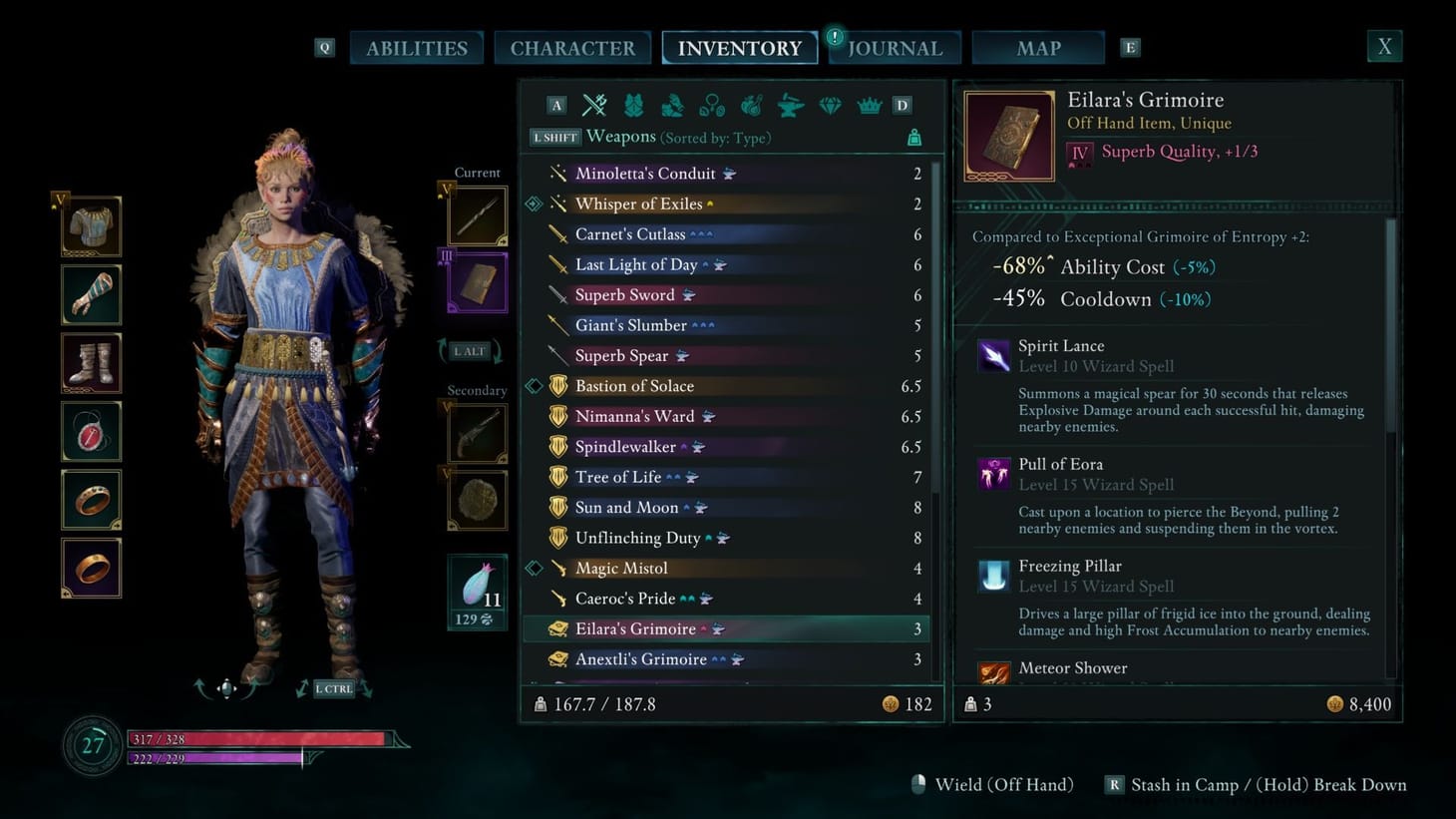Toggle the equipped chest armor slot
The width and height of the screenshot is (1456, 819).
(x=91, y=225)
